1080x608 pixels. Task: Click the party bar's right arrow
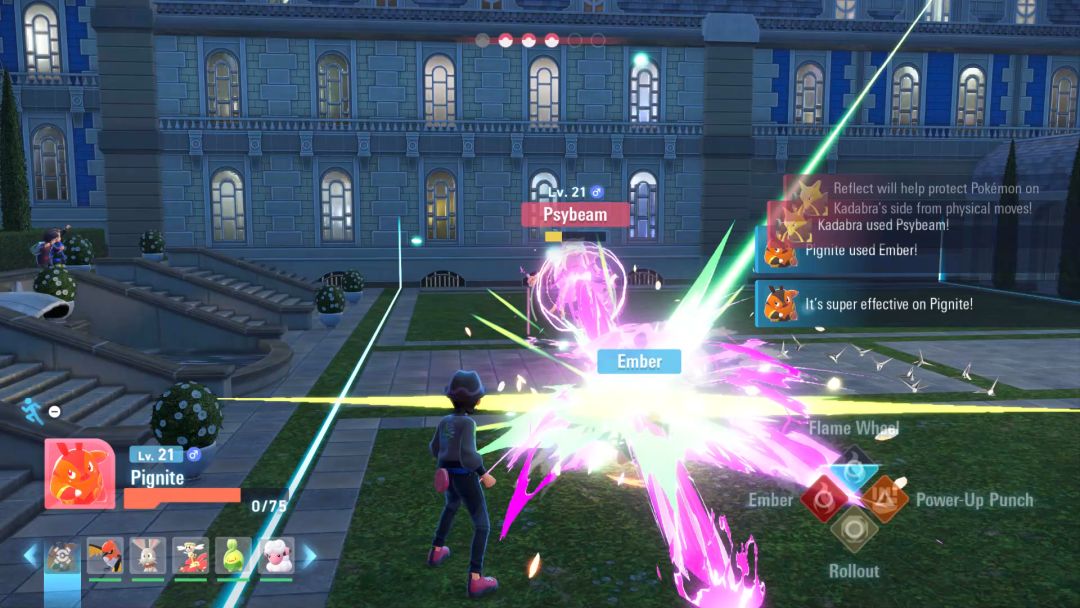[309, 555]
